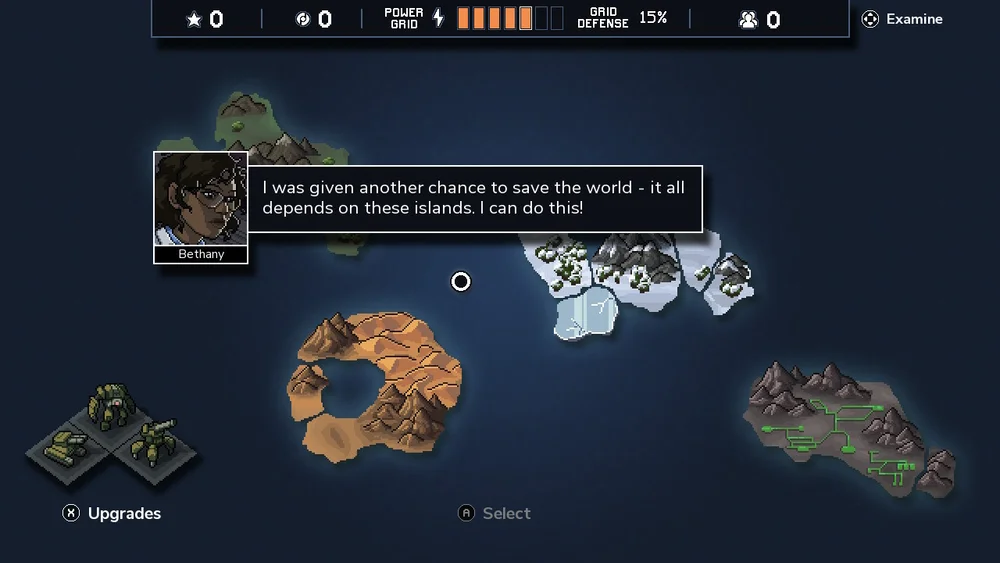Image resolution: width=1000 pixels, height=563 pixels.
Task: Click the mech units upgrade icon
Action: 113,432
